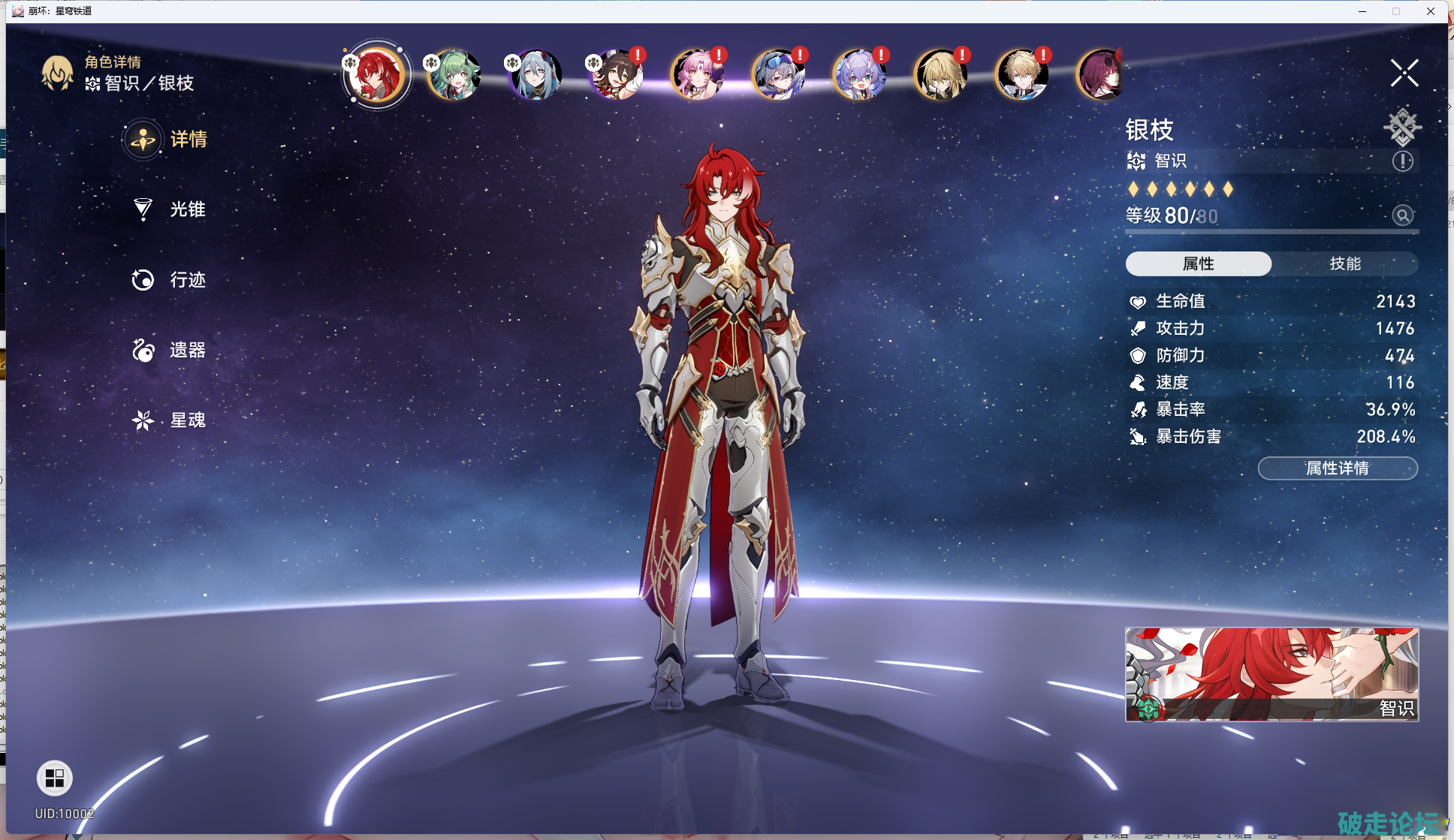Choose the brown-haired character with red accents
Viewport: 1454px width, 840px height.
616,75
